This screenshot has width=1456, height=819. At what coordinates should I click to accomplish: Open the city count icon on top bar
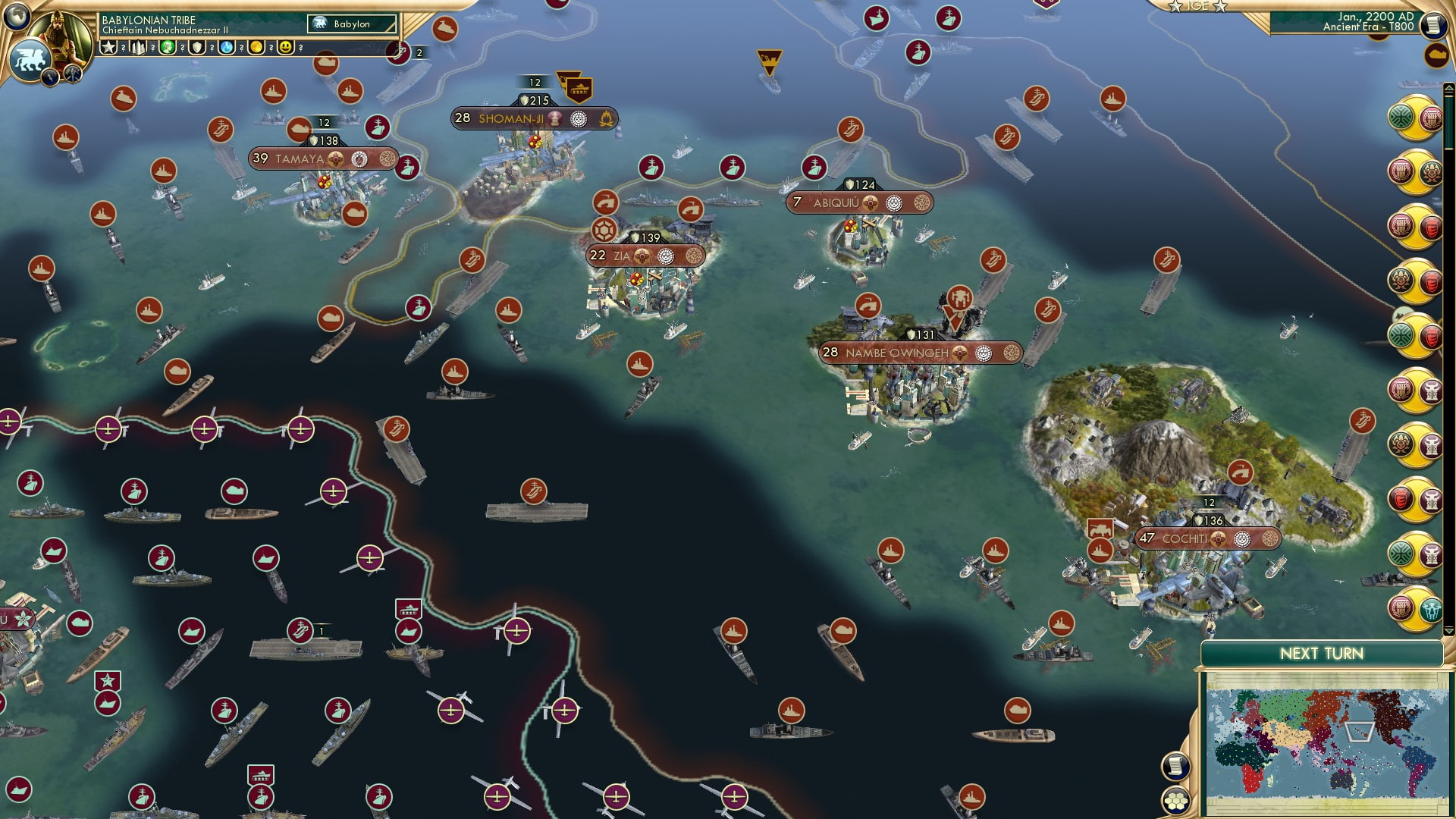click(139, 47)
